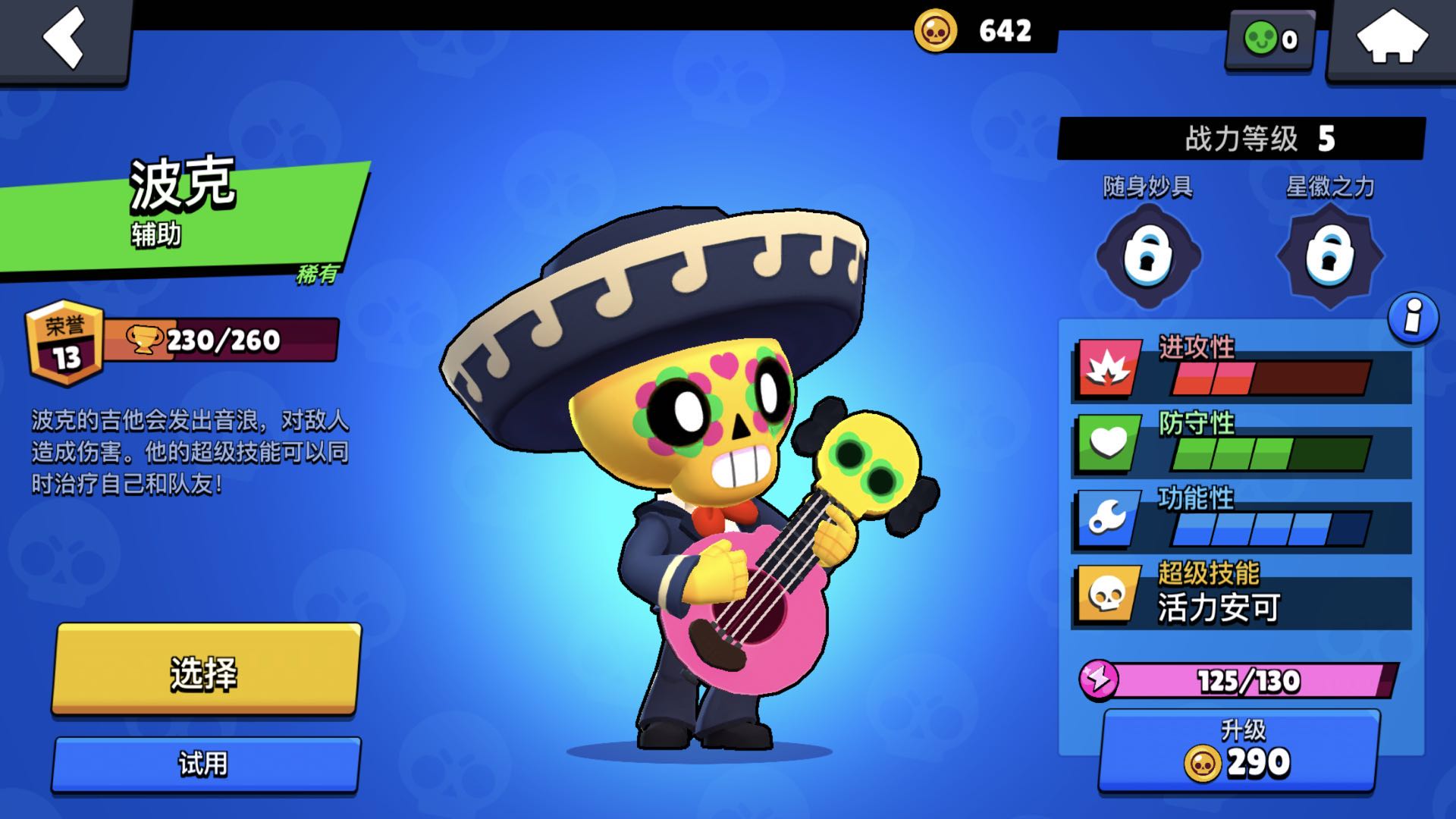
Task: Try out the brawler with 试用
Action: click(x=205, y=764)
